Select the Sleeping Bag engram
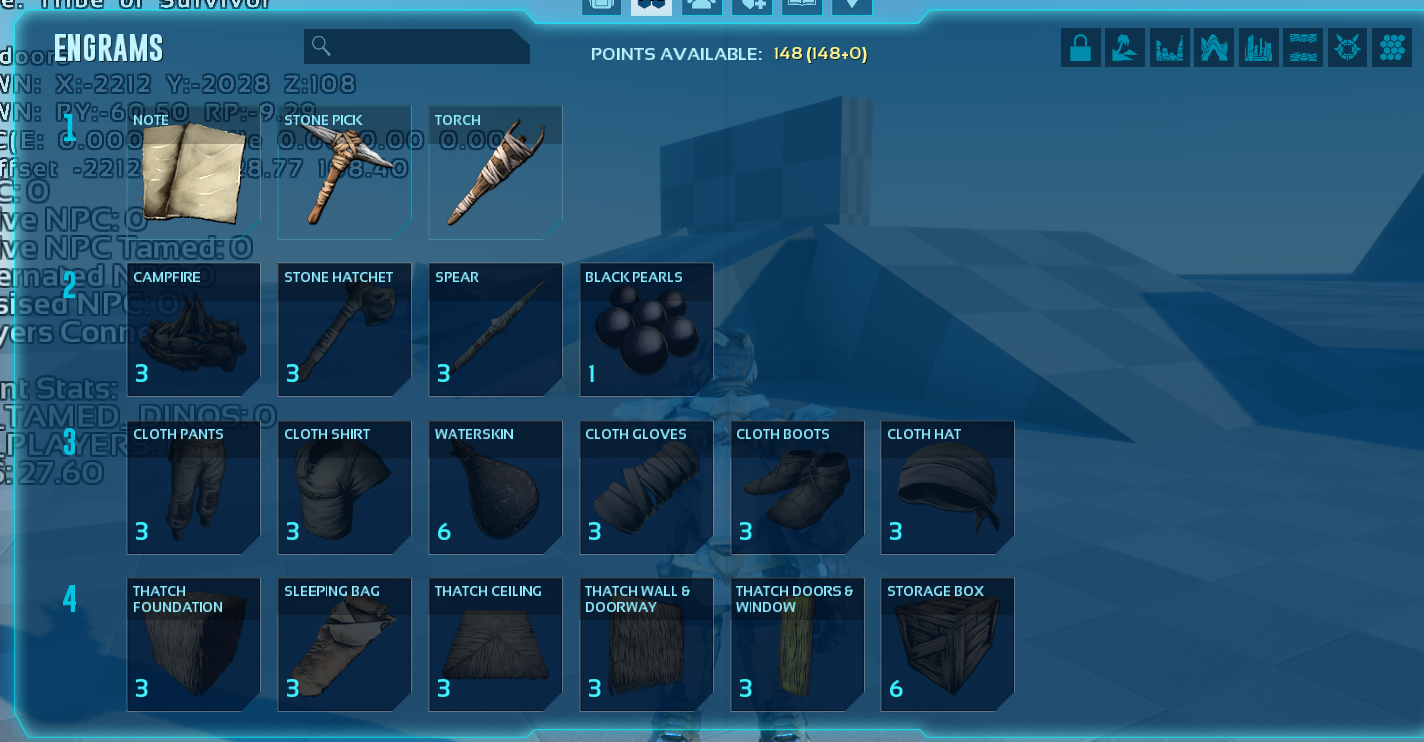1424x742 pixels. coord(344,644)
